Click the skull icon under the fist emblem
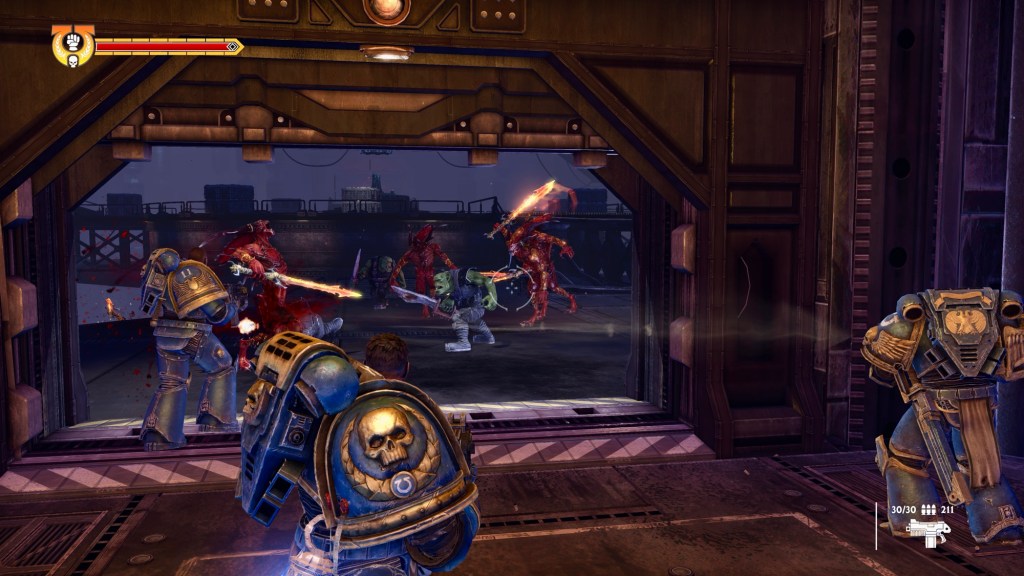Viewport: 1024px width, 576px height. tap(73, 62)
